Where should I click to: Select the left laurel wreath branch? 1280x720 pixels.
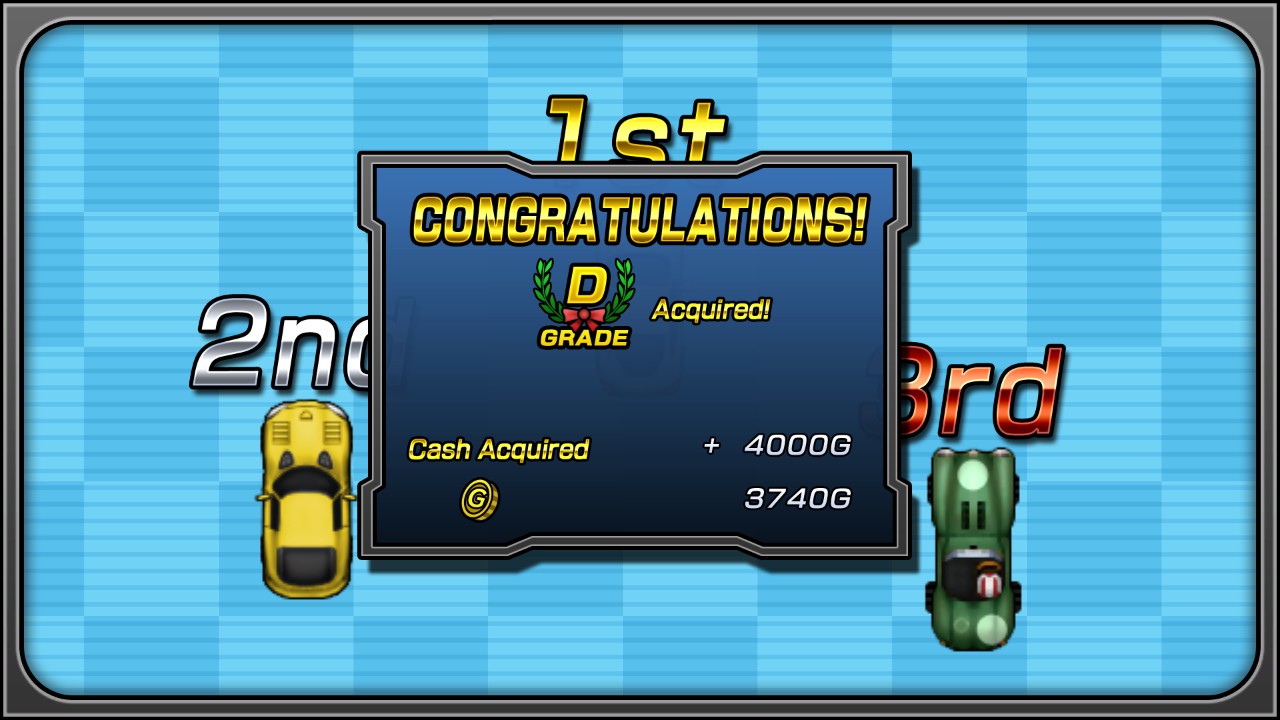click(x=548, y=290)
